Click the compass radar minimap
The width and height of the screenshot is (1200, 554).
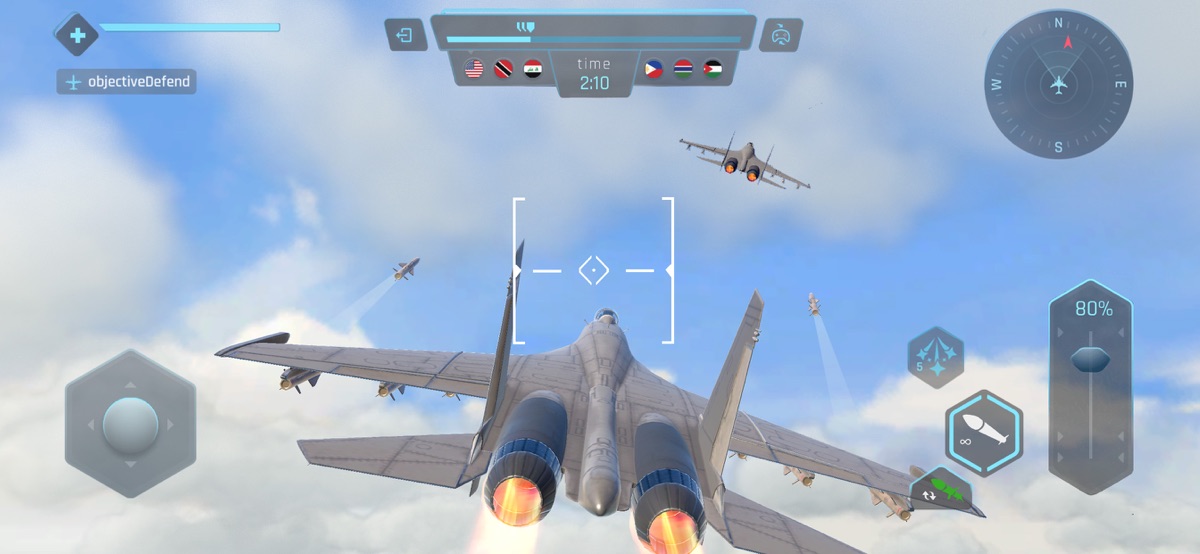(x=1058, y=85)
